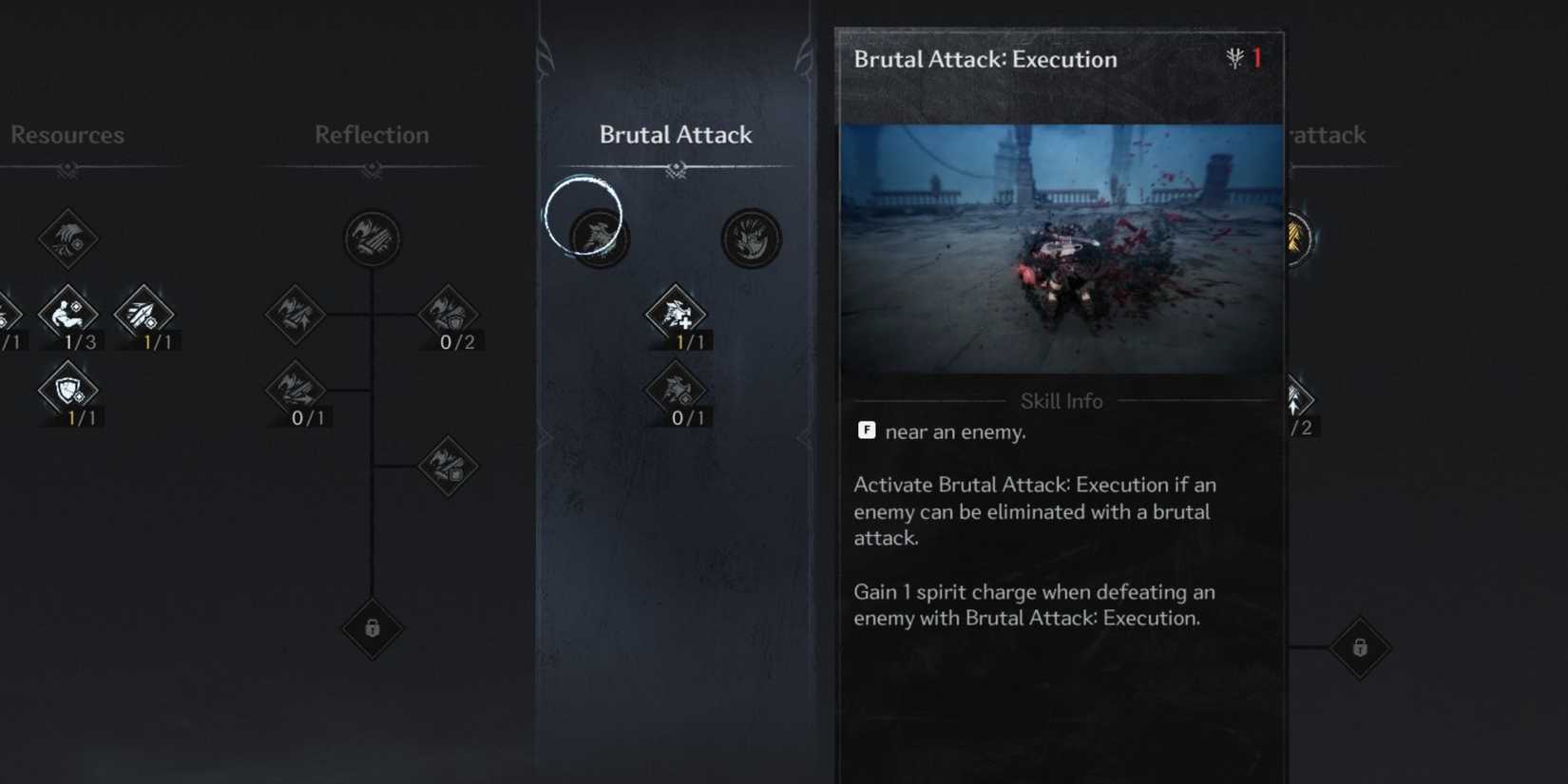Select the 0/2 skill node in the Reflection tree
The image size is (1568, 784).
[447, 316]
